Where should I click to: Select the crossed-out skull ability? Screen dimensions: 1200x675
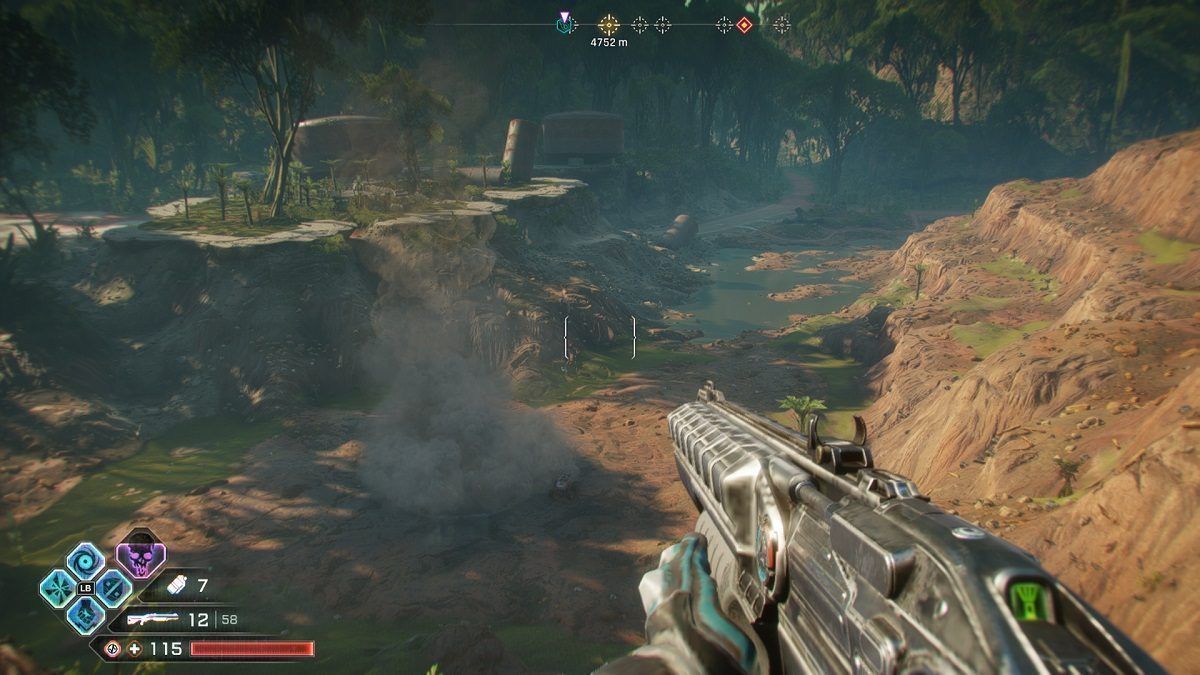click(113, 588)
